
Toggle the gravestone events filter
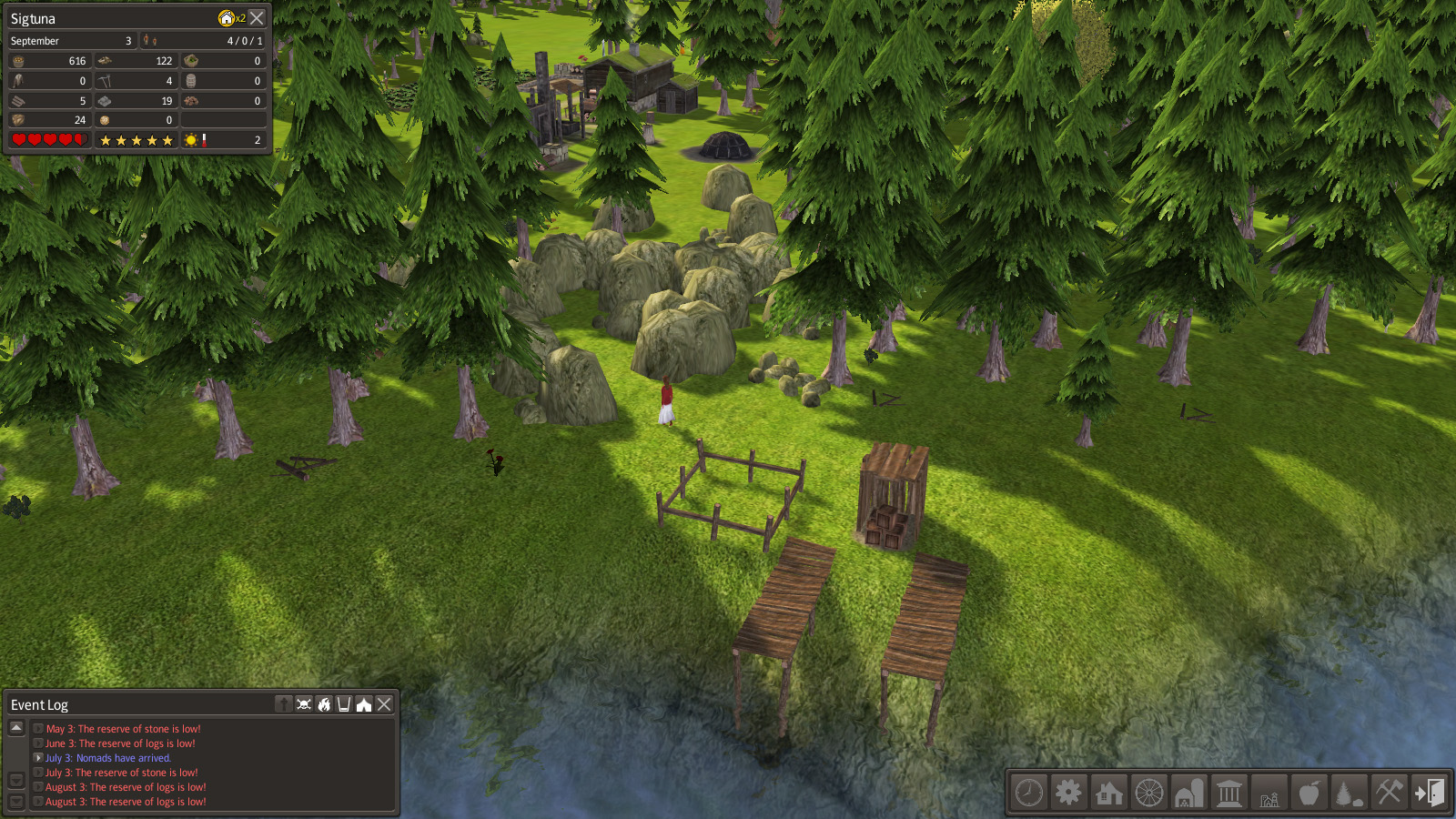coord(284,704)
